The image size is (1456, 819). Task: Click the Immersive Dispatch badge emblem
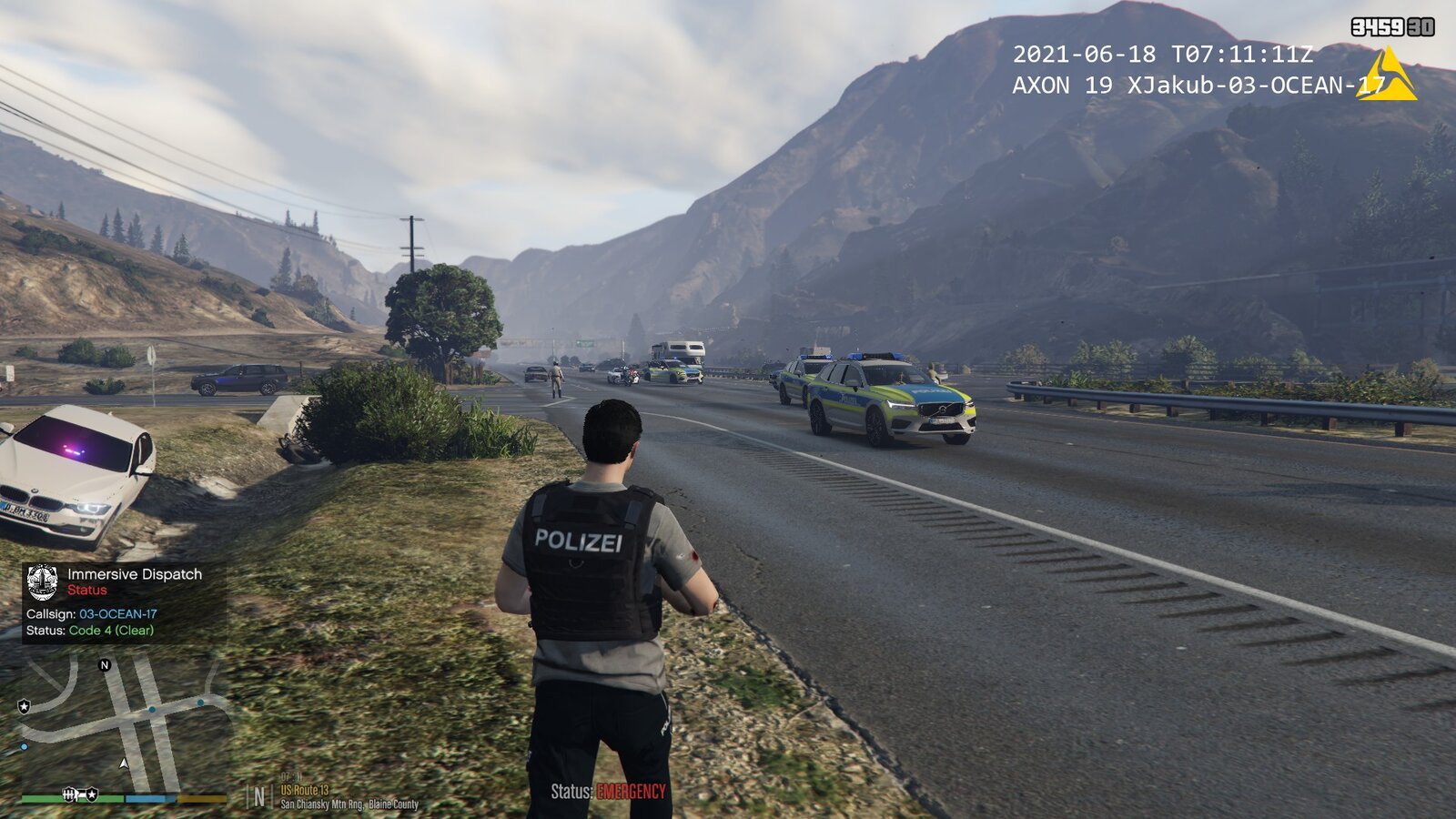tap(43, 582)
